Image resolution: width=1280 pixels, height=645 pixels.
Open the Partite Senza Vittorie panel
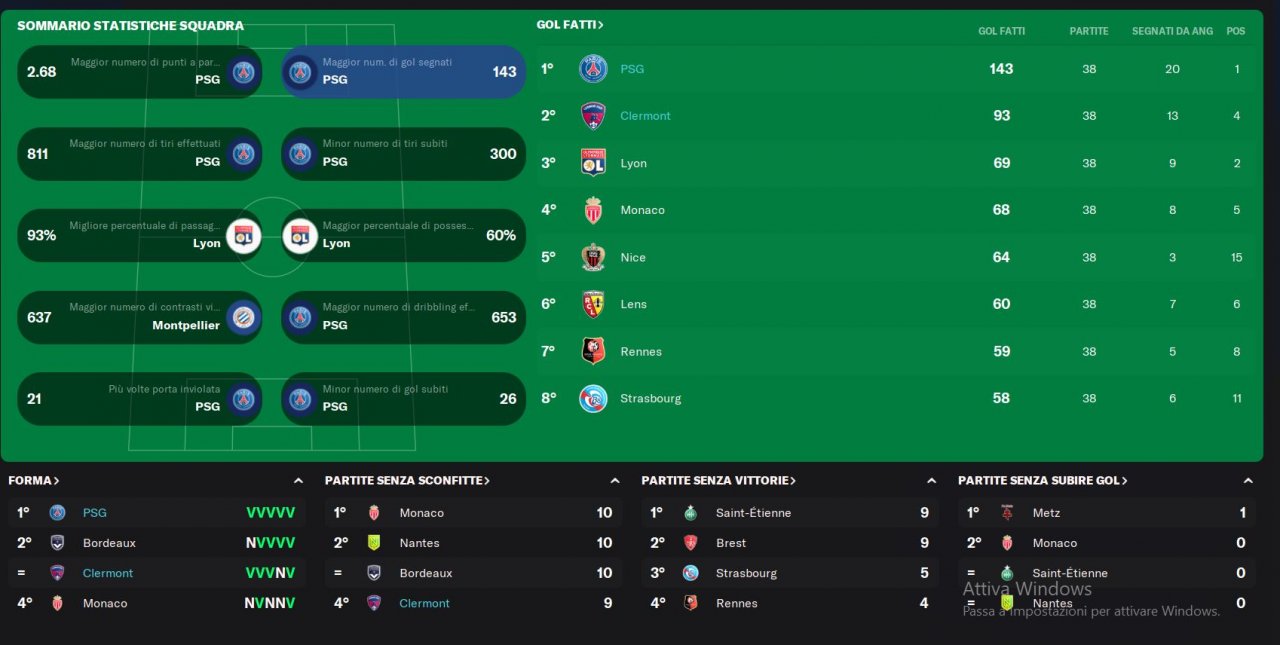tap(718, 481)
